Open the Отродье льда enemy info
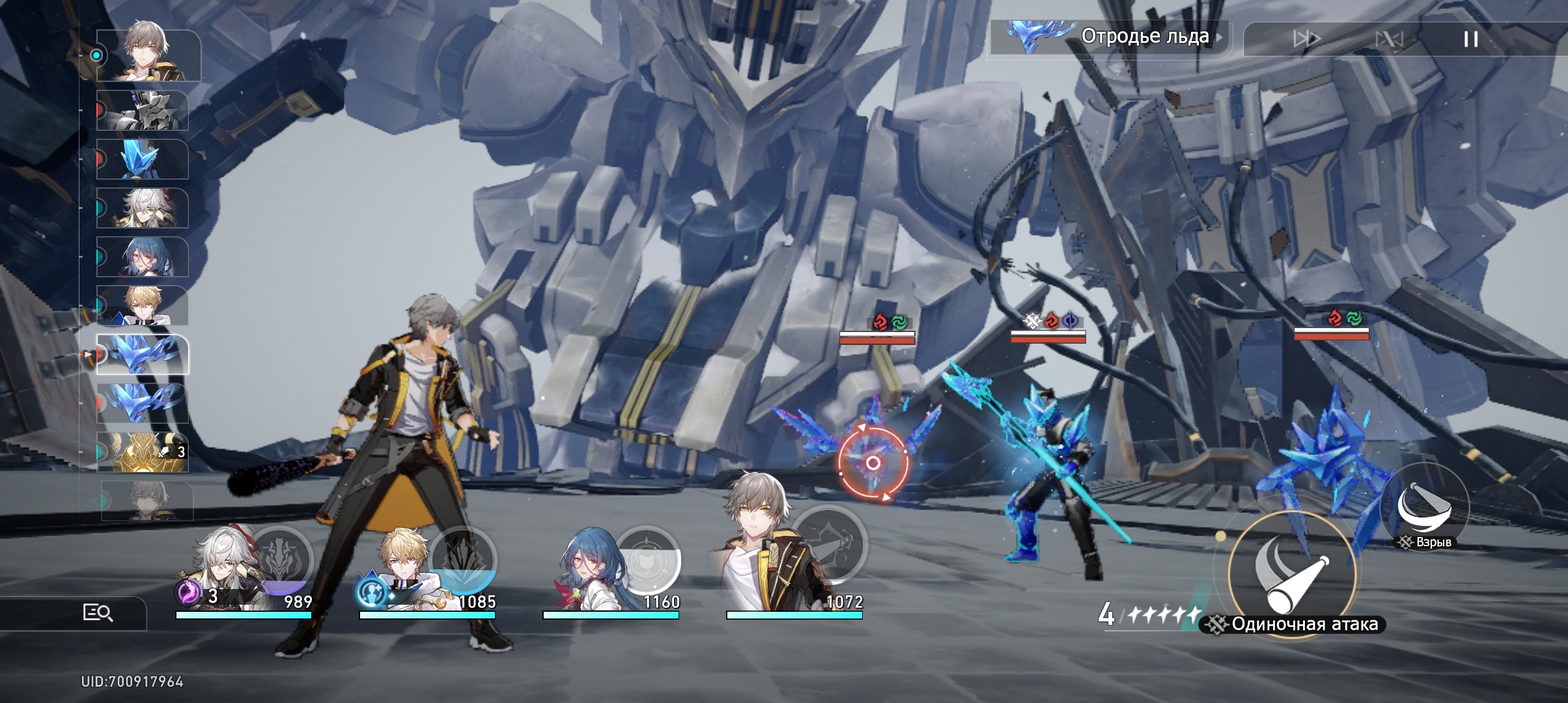 click(x=1110, y=37)
